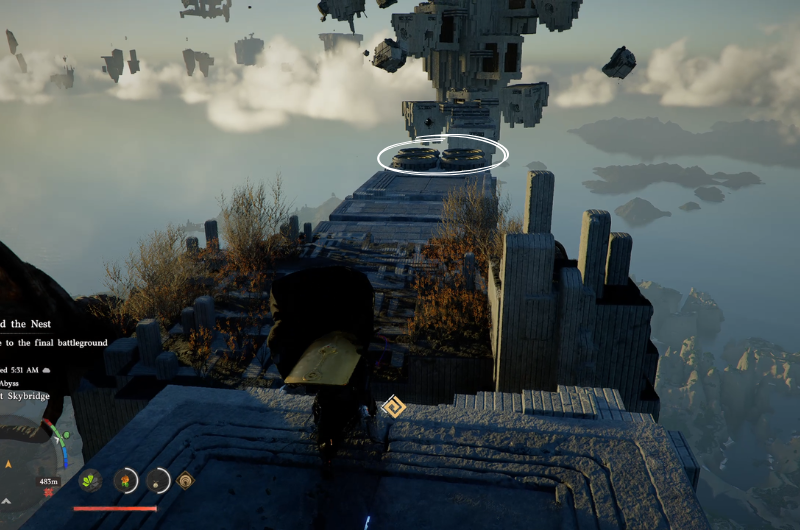Activate the hanging pendant item slot
800x530 pixels.
tap(158, 480)
